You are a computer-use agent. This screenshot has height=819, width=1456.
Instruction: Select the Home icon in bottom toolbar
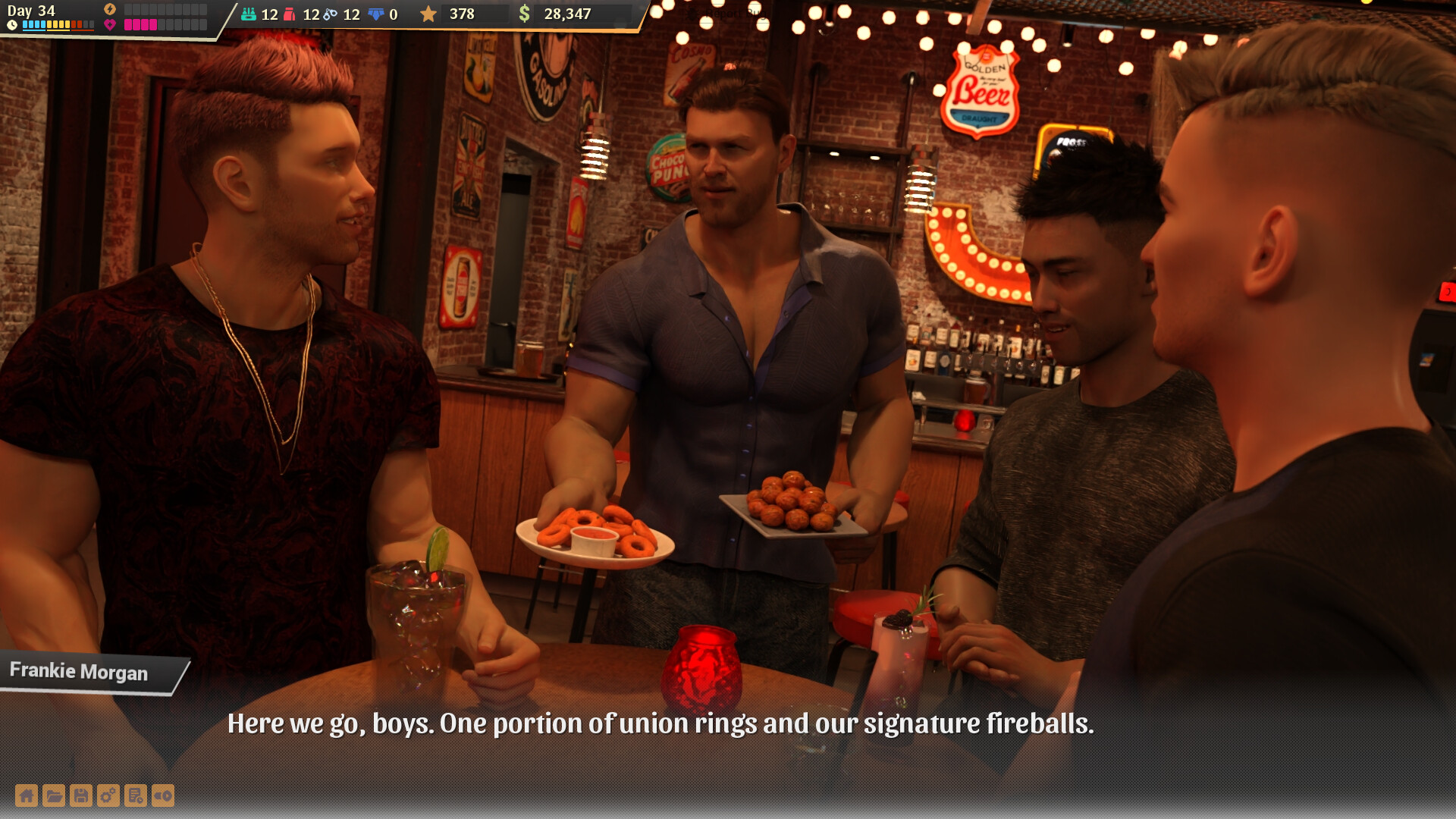pyautogui.click(x=27, y=795)
